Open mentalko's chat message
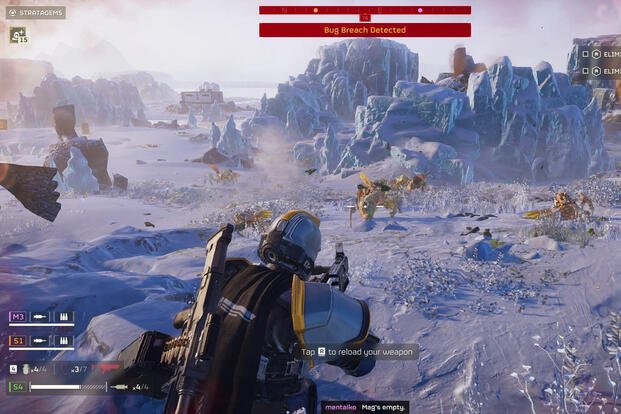This screenshot has height=414, width=621. pos(364,407)
